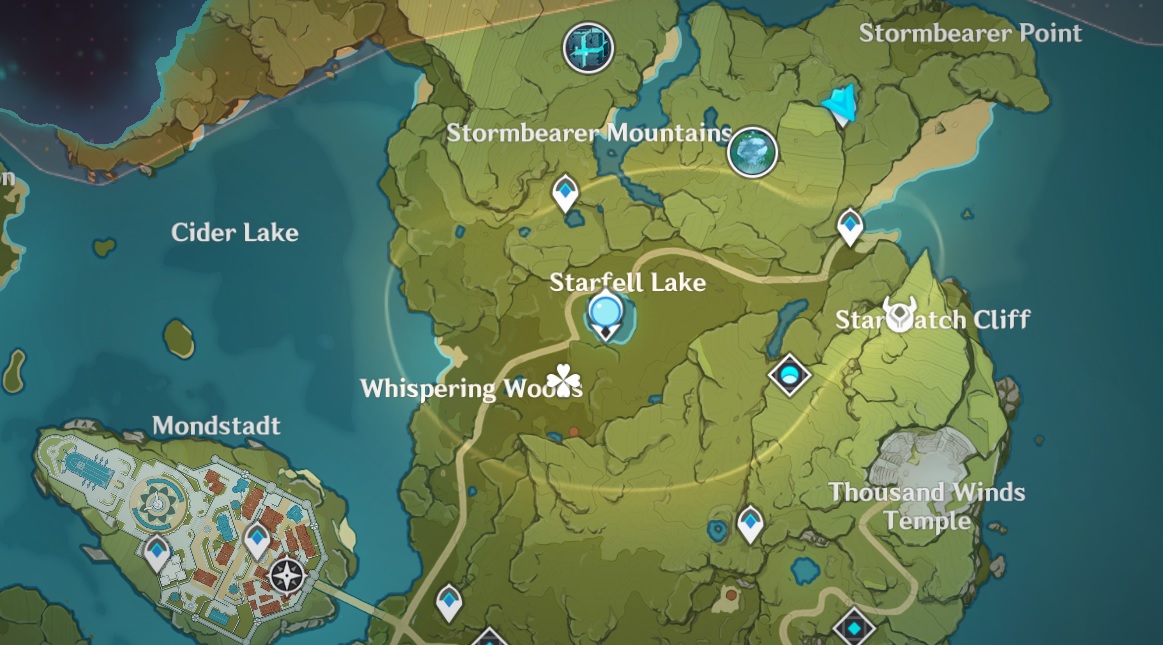The height and width of the screenshot is (645, 1163).
Task: Select the teleport waypoint above Starsnatch Cliff
Action: point(850,226)
